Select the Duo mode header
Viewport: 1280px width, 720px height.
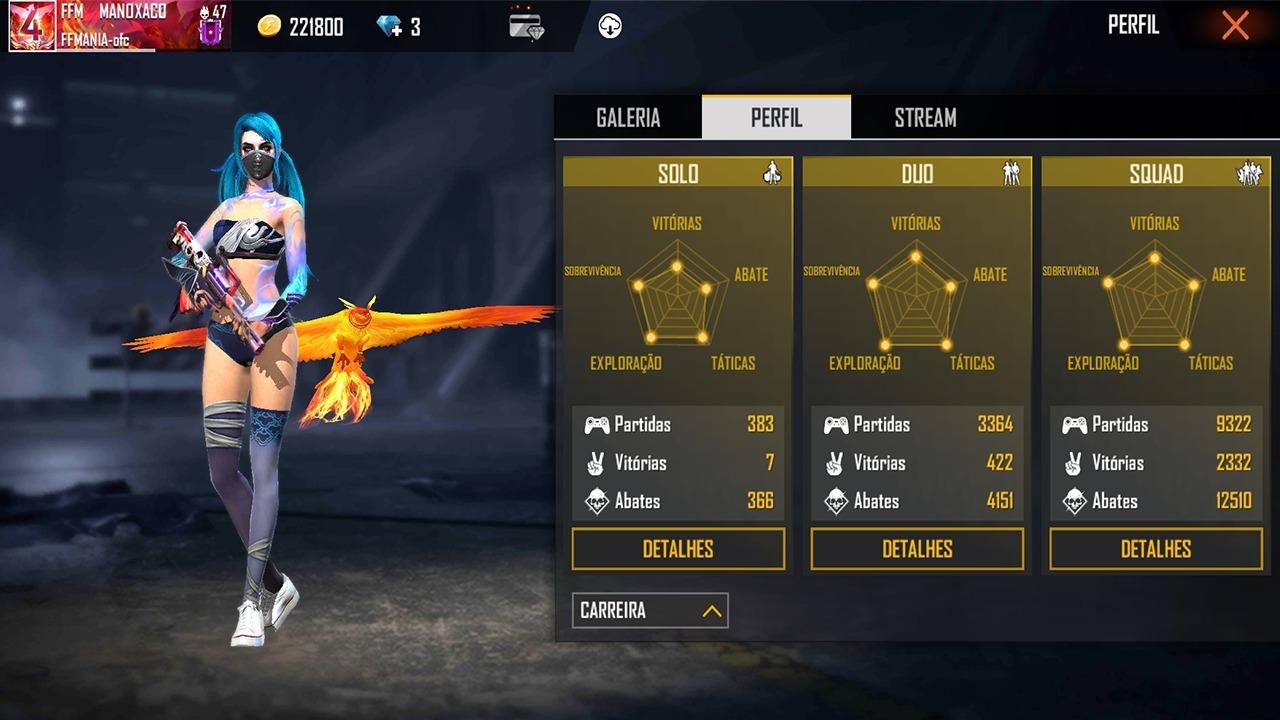point(917,173)
